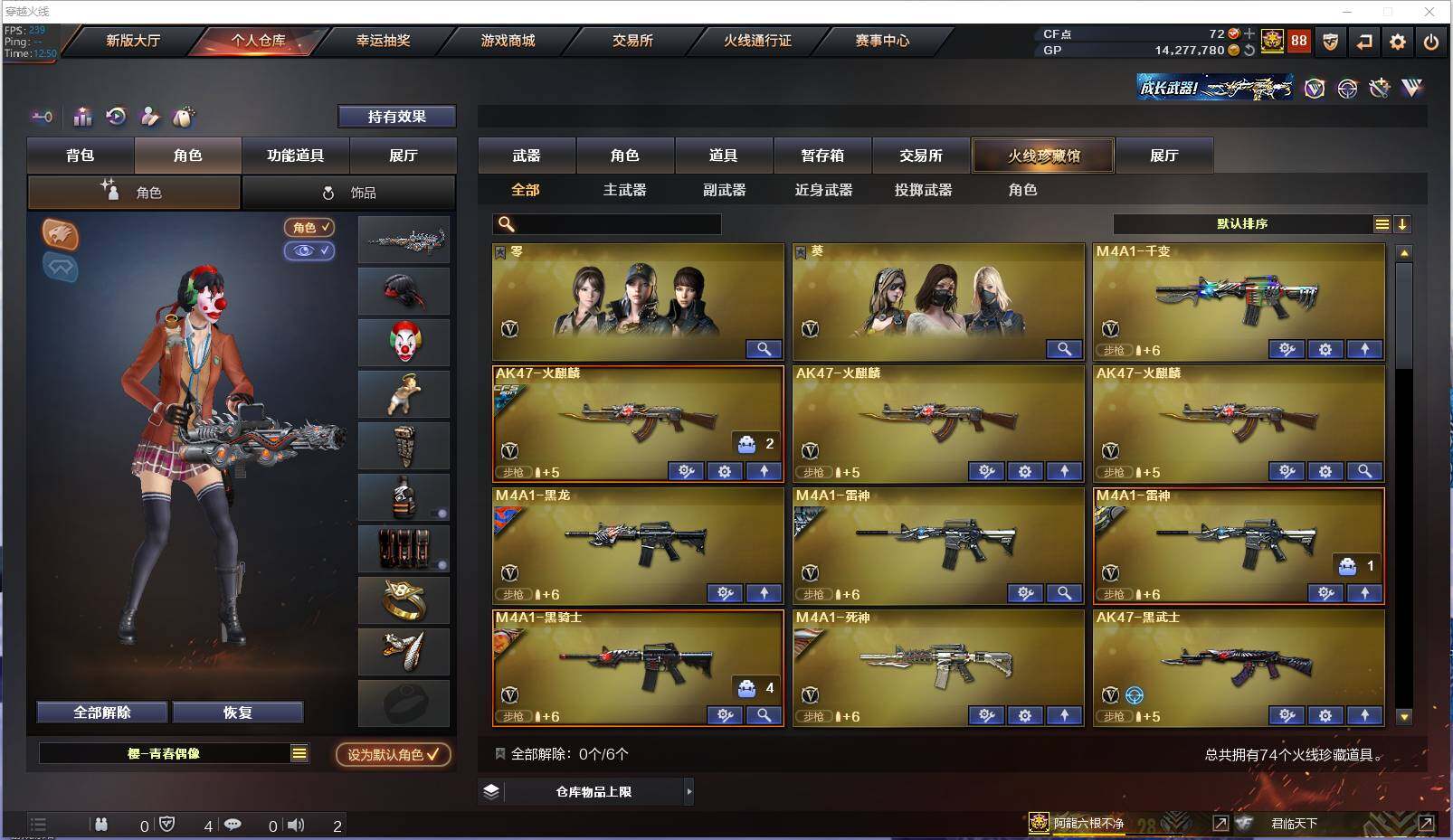
Task: Filter collection by 近身武器 melee weapons
Action: 823,190
